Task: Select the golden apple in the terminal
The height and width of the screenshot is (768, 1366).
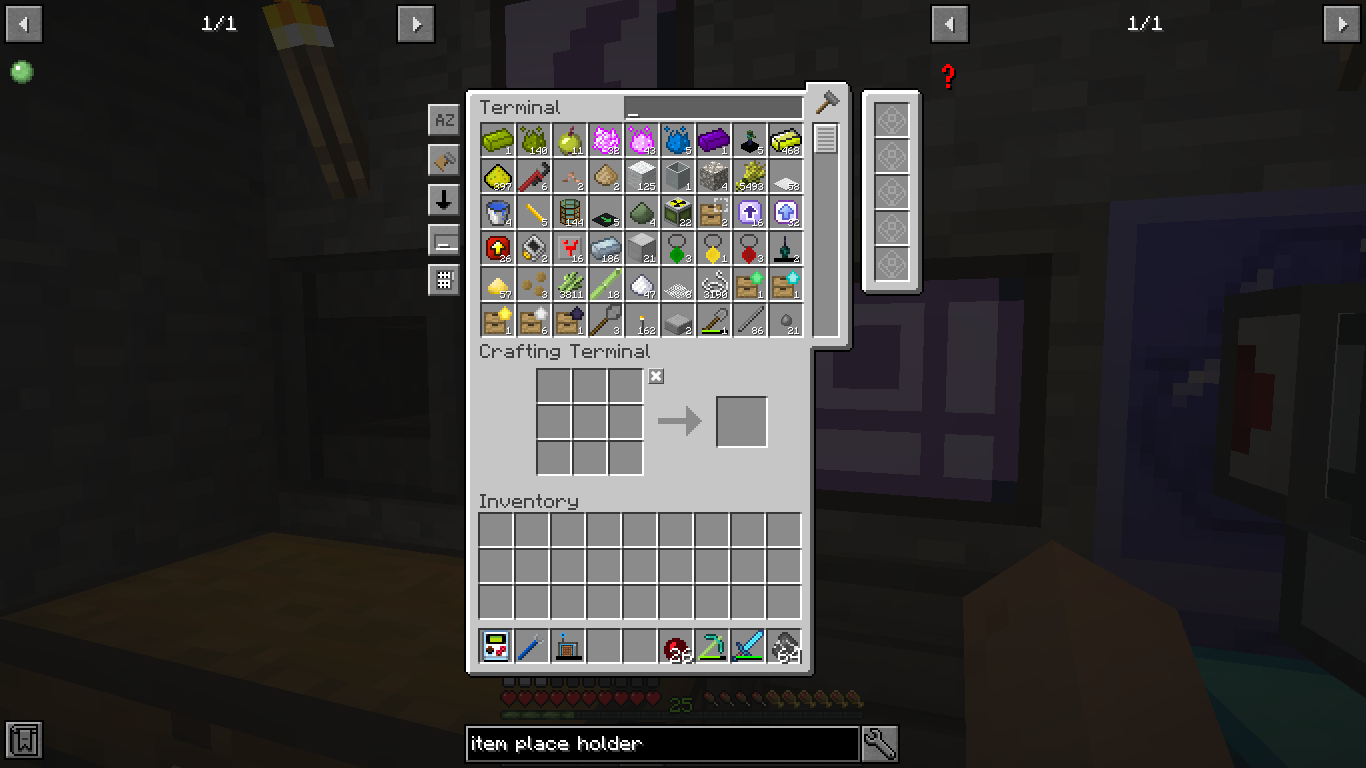Action: [x=570, y=141]
